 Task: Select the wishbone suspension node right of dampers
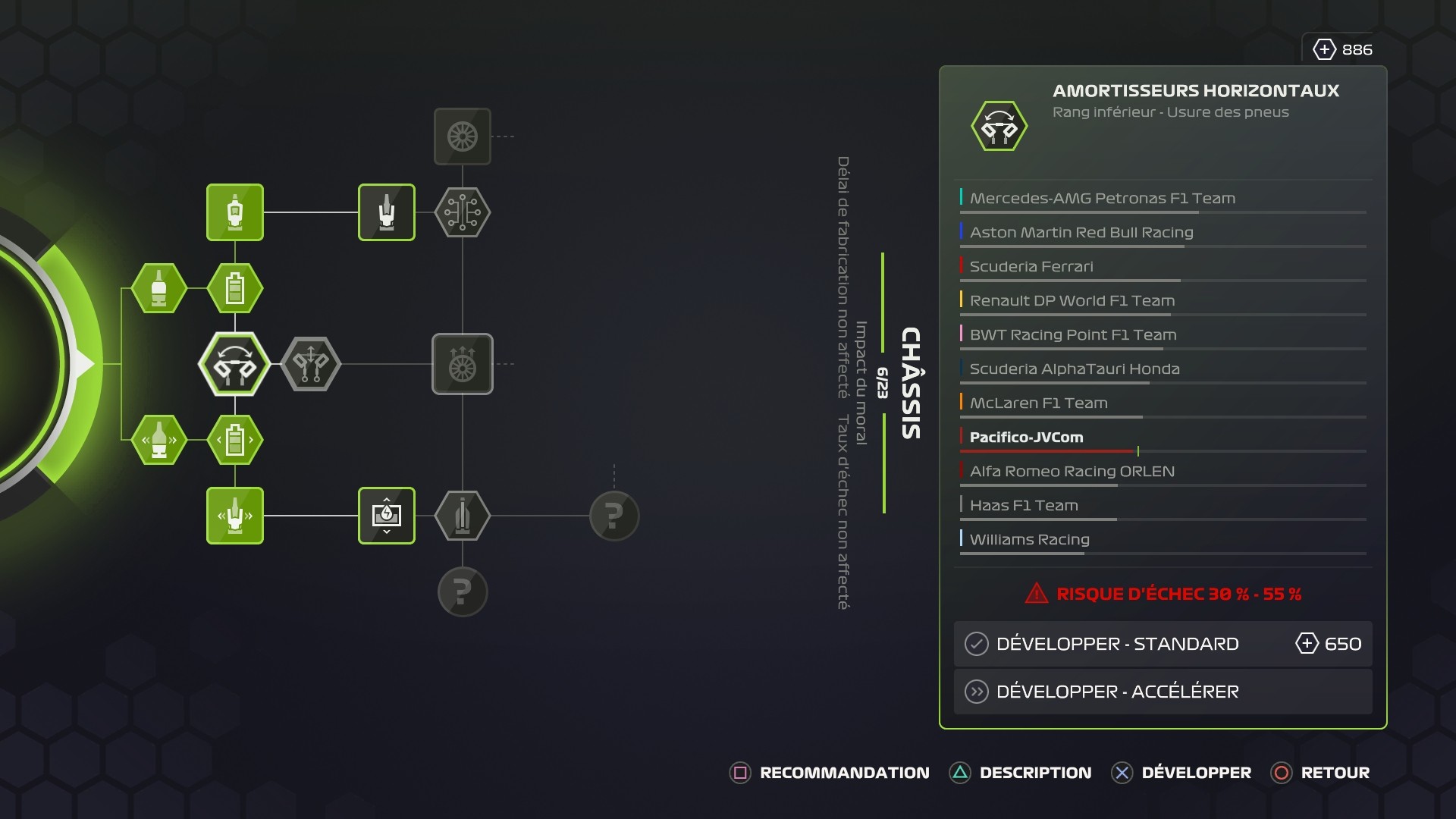click(x=311, y=364)
